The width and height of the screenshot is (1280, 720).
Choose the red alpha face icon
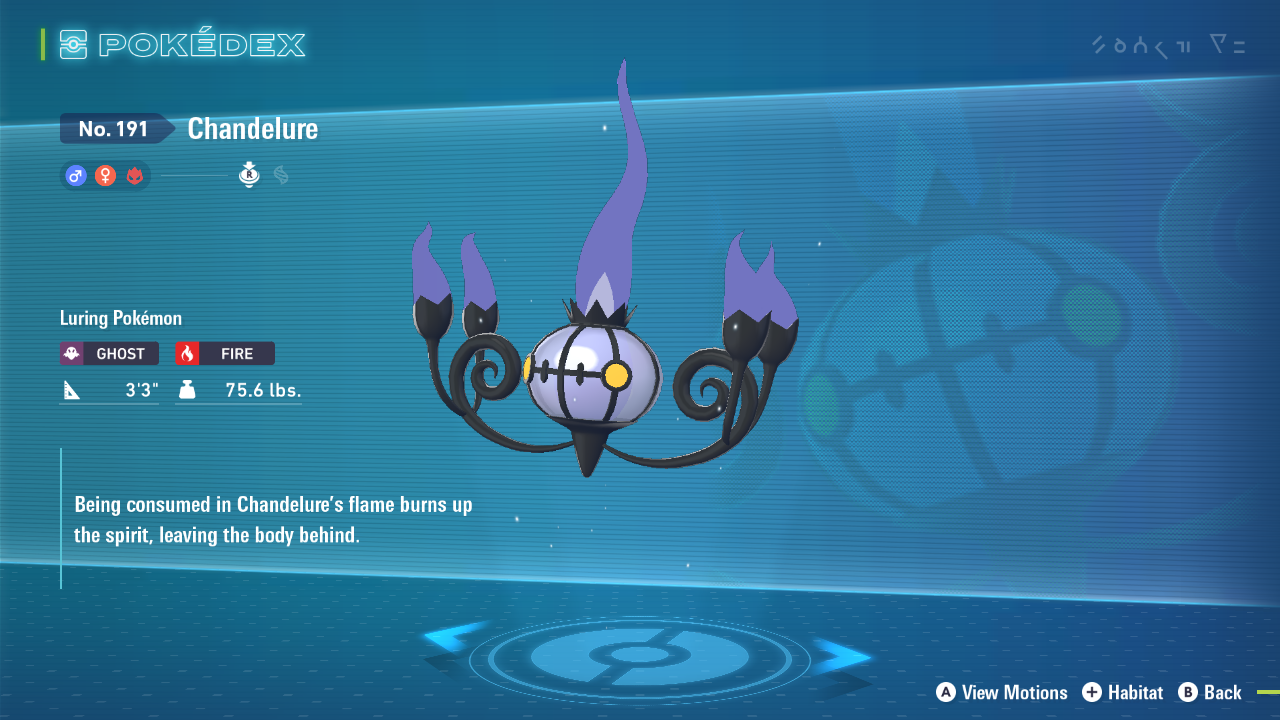click(134, 176)
